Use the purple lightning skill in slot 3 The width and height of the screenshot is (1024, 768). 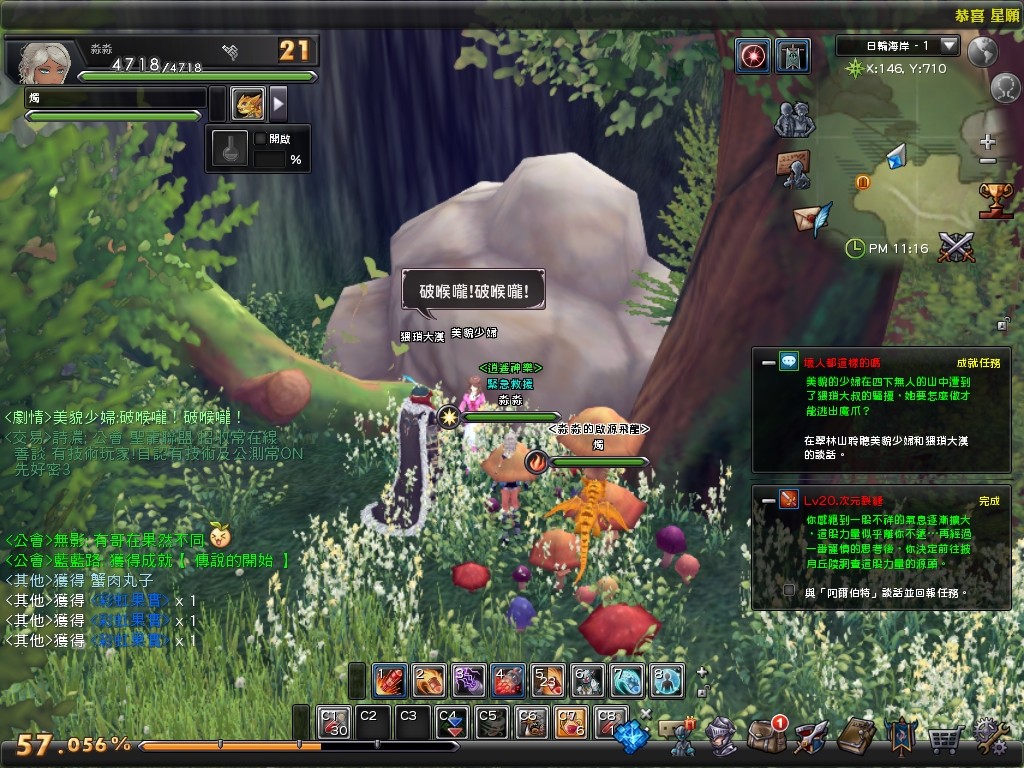[x=468, y=680]
